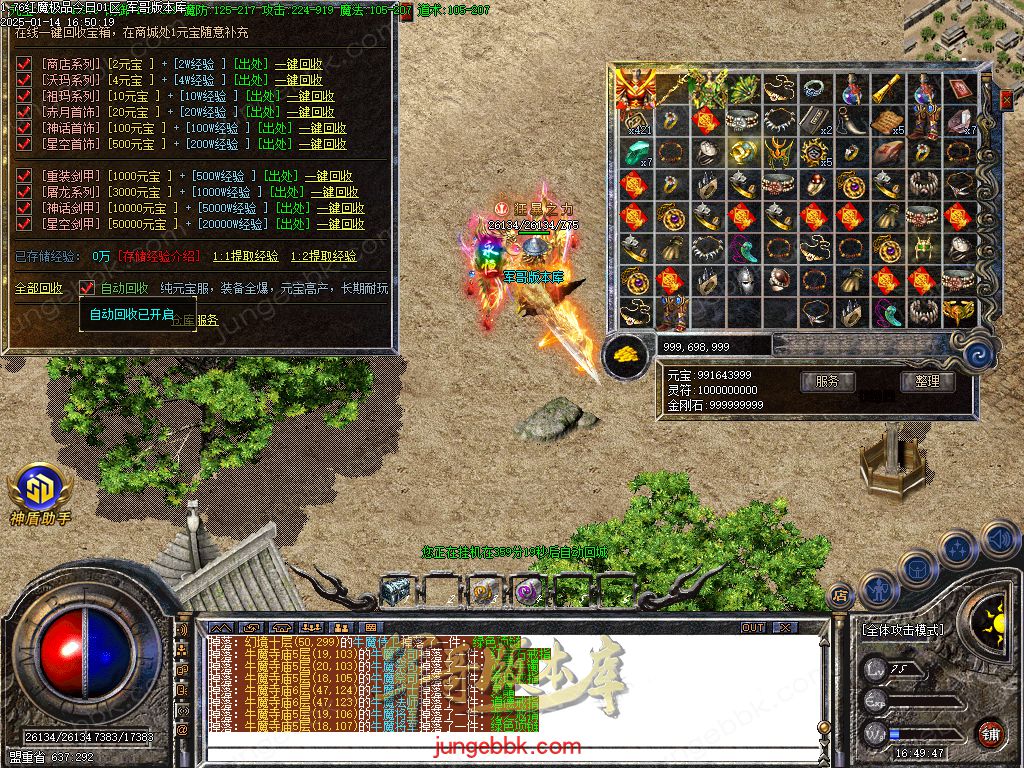
Task: Click the OUT button above the chat
Action: click(x=752, y=628)
